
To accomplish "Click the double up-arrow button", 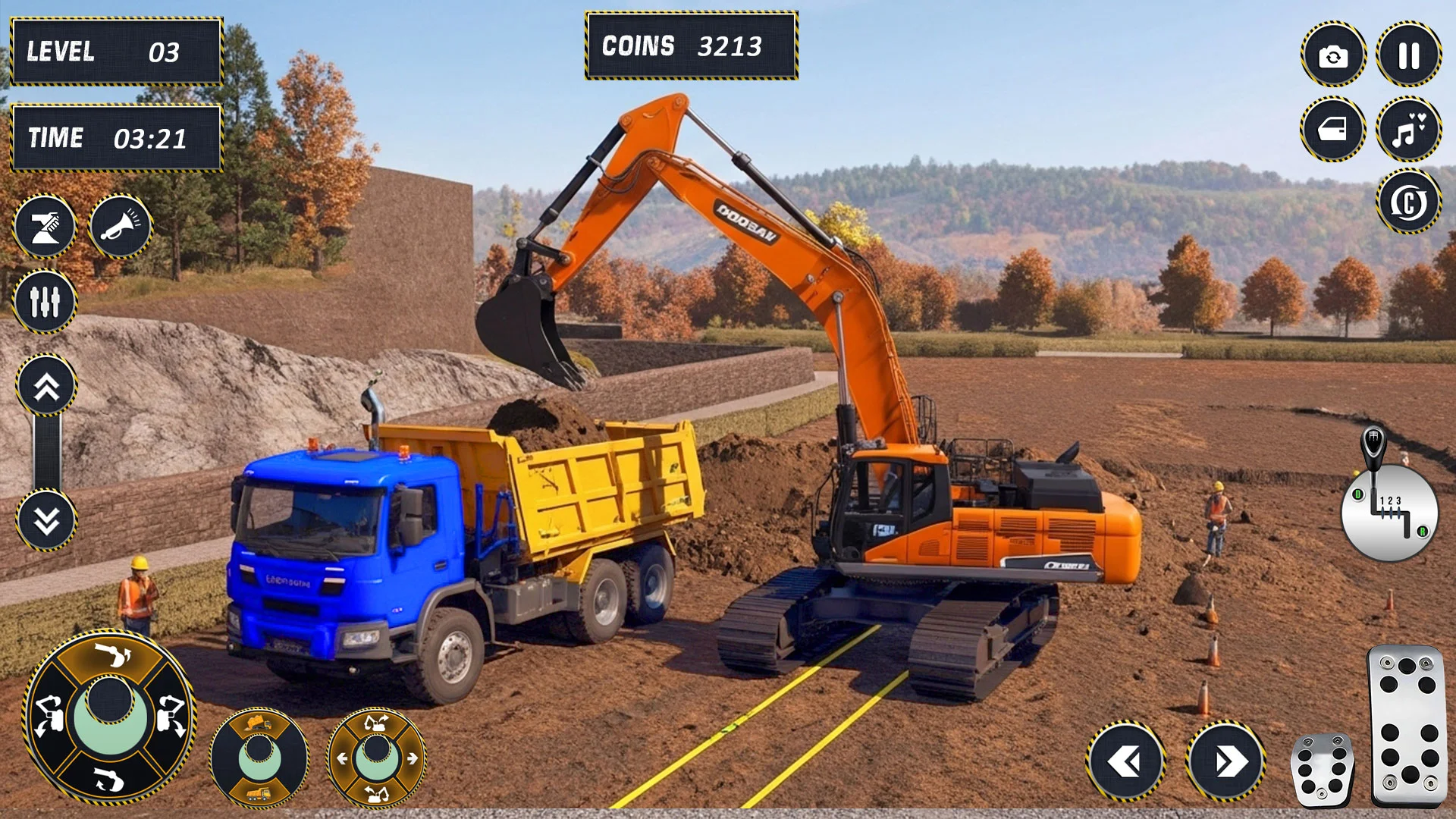I will 46,387.
